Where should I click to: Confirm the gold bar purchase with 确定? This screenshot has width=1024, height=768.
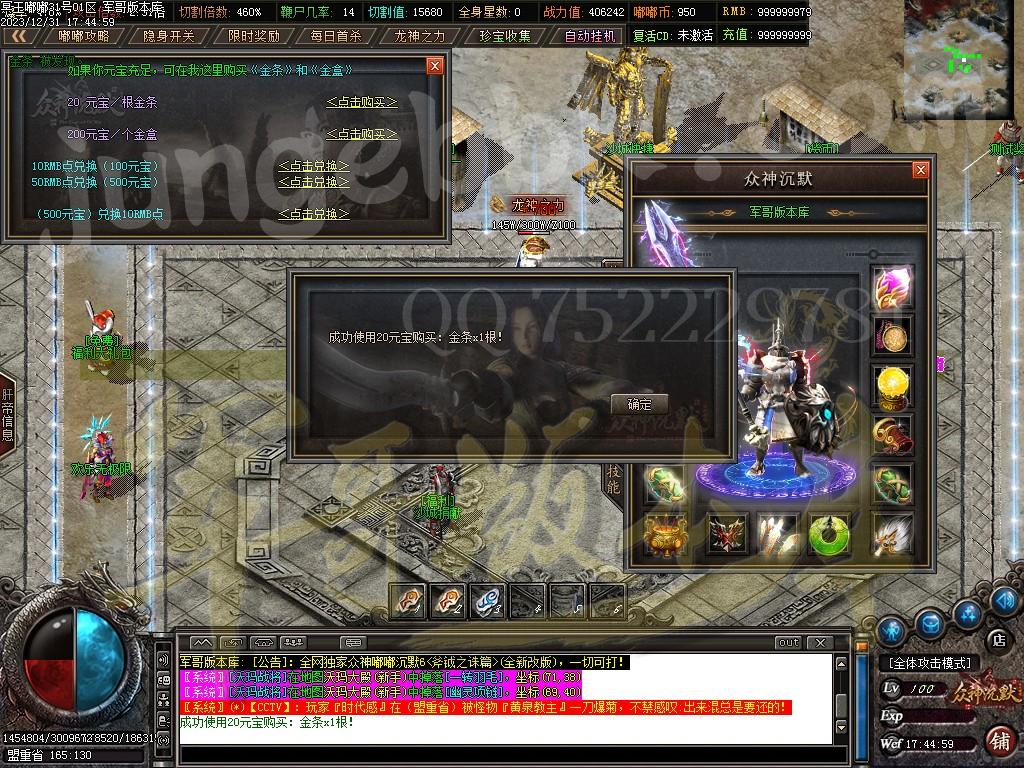pyautogui.click(x=639, y=404)
